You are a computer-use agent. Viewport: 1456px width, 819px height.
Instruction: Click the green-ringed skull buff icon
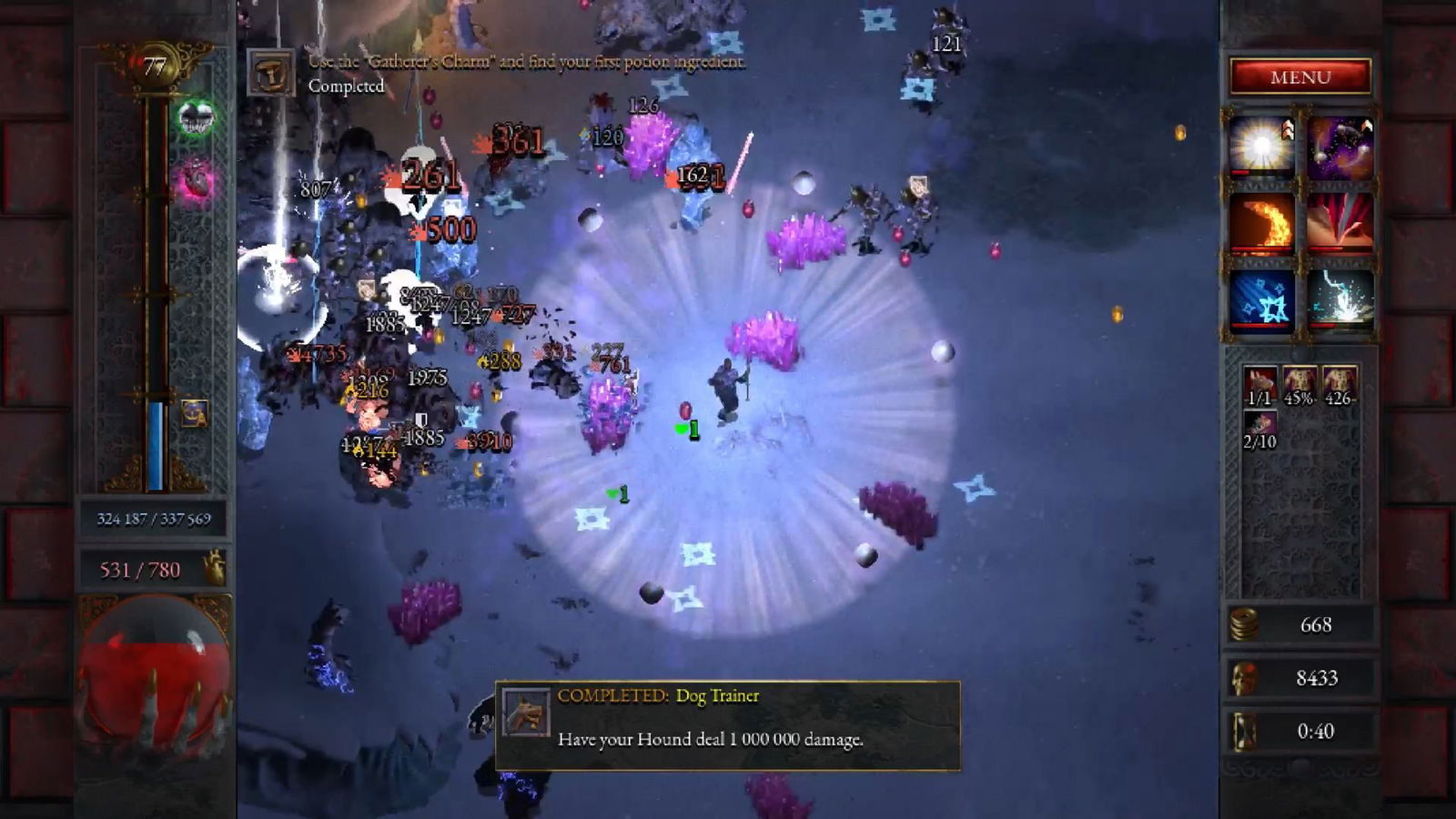196,117
